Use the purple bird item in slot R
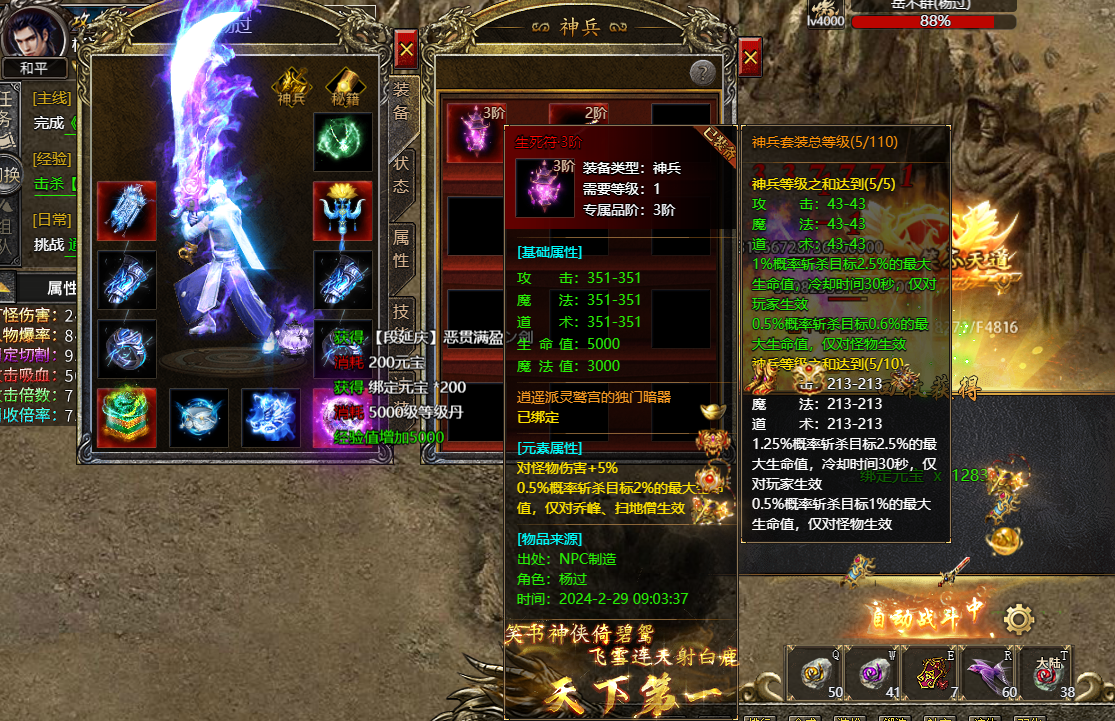Image resolution: width=1115 pixels, height=721 pixels. pos(988,674)
